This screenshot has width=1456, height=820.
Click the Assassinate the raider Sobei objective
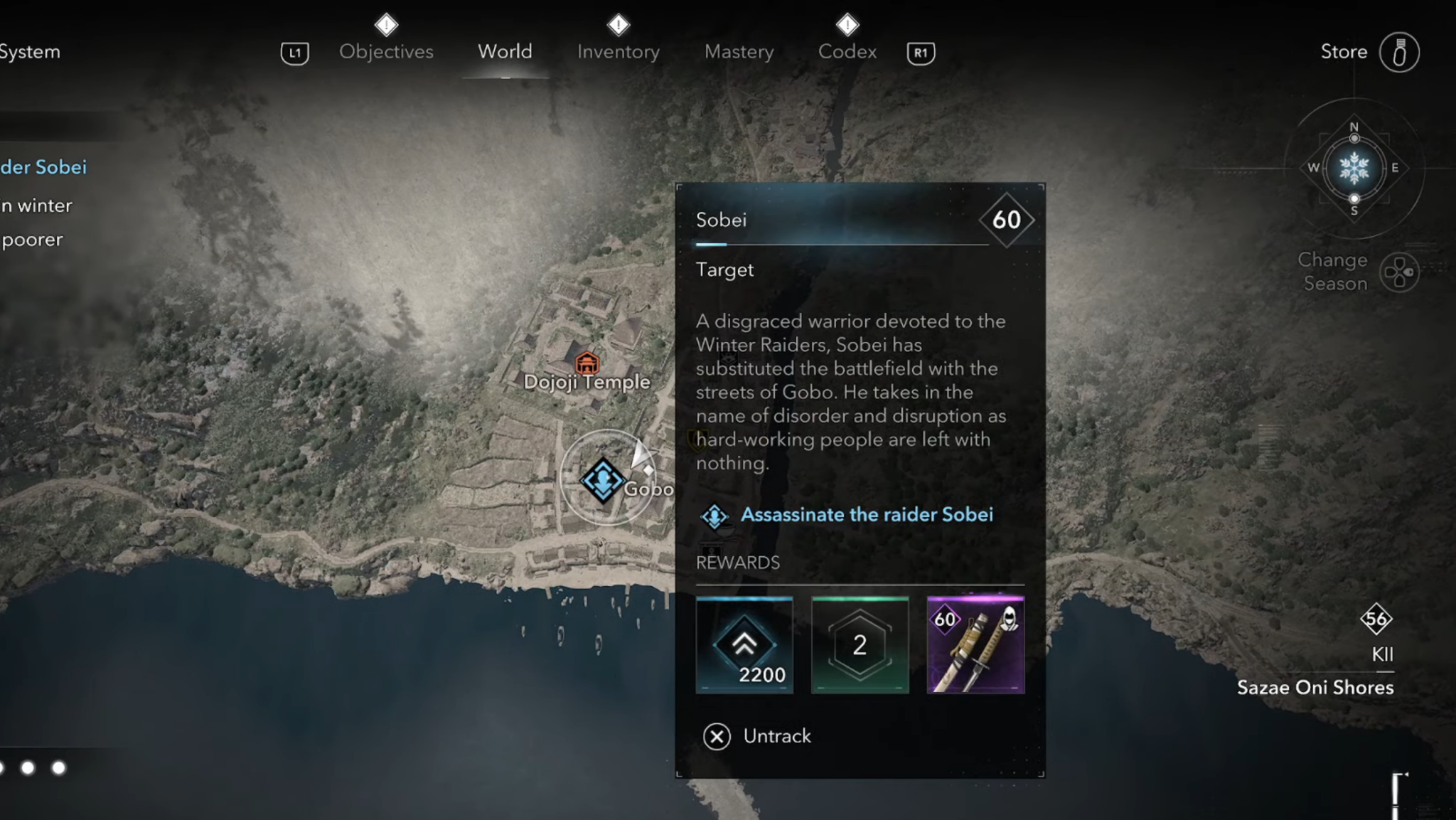(x=866, y=514)
